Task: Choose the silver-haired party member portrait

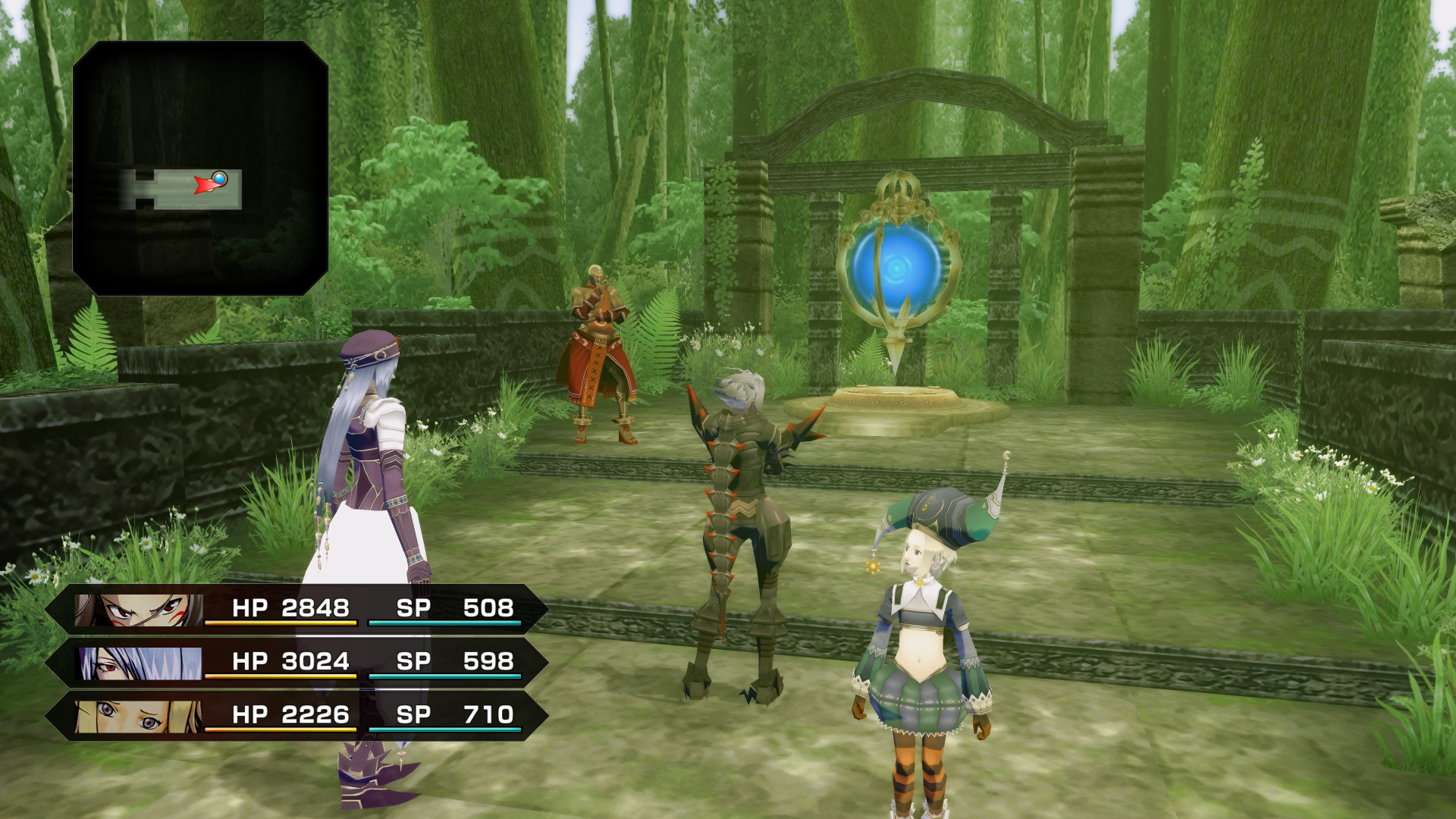Action: point(141,664)
